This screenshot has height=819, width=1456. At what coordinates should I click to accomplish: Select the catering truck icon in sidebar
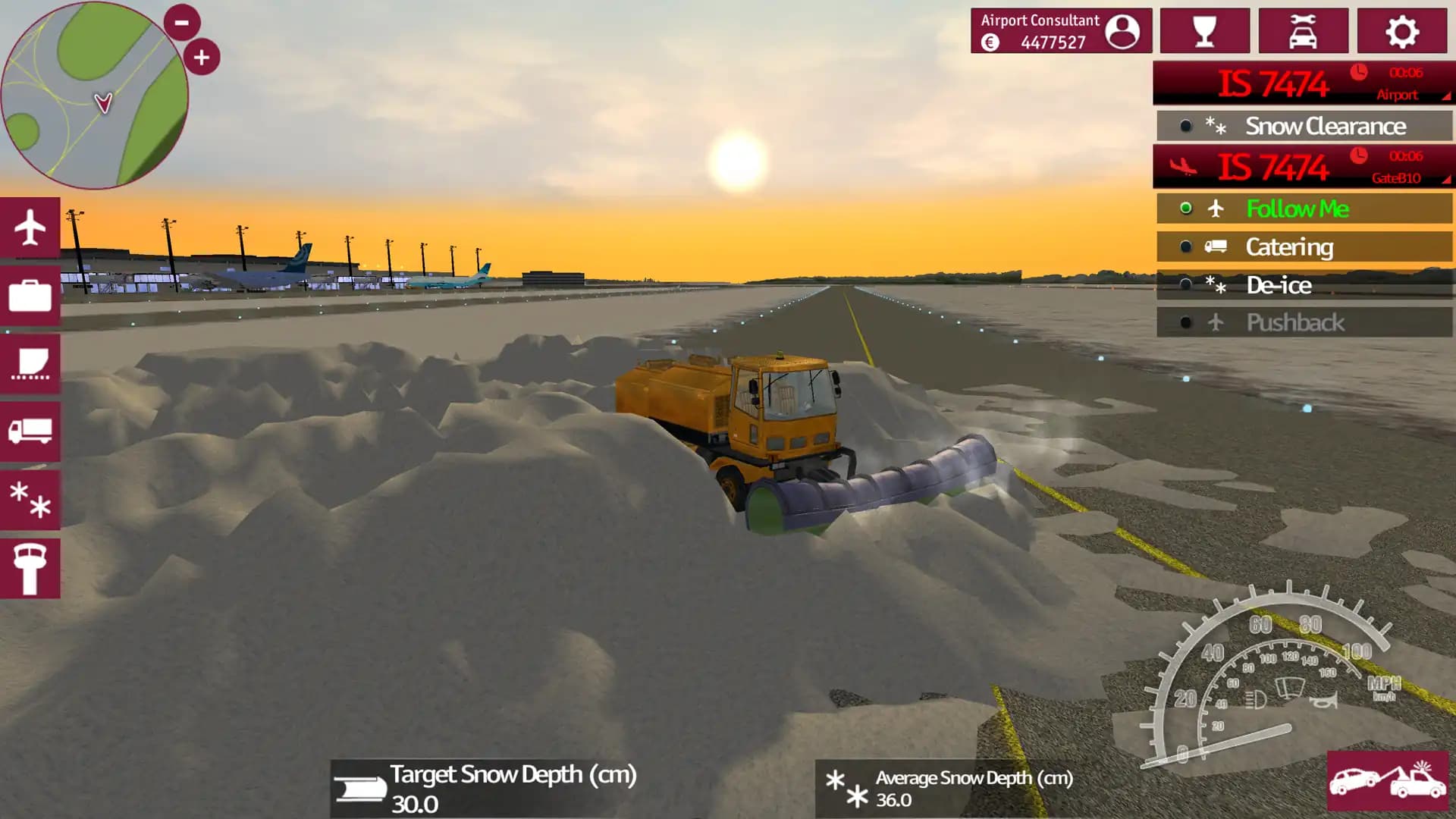29,430
